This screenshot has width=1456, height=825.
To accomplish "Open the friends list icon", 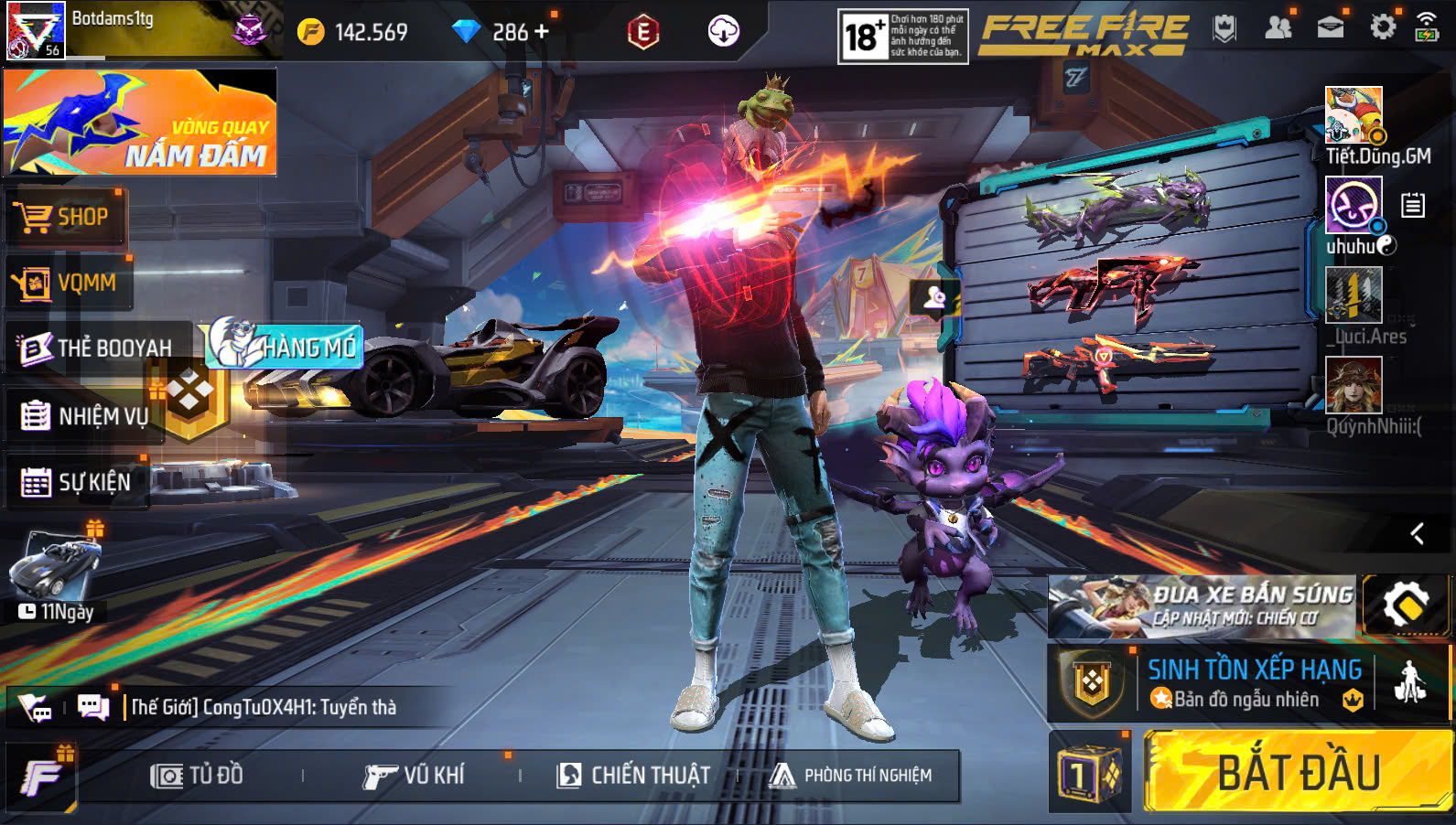I will click(1278, 27).
